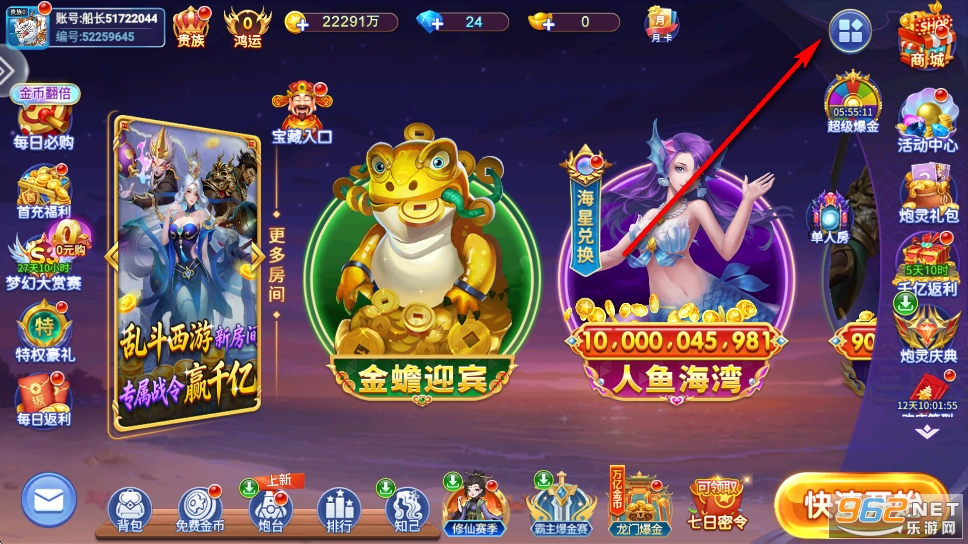The image size is (968, 544).
Task: Open the 七日密令 seven-day reward
Action: coord(719,504)
